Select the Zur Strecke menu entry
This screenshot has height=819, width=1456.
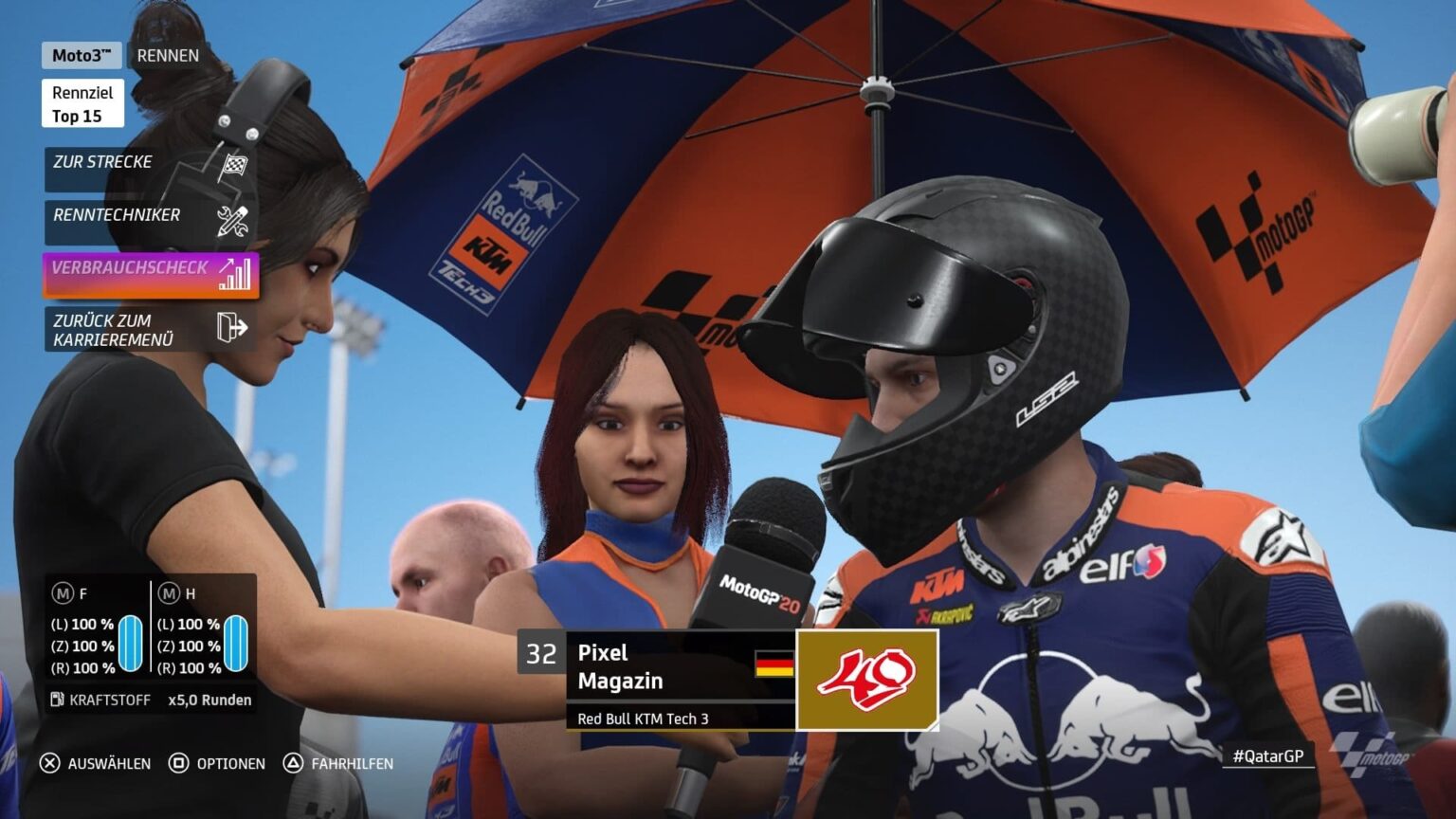click(x=149, y=168)
